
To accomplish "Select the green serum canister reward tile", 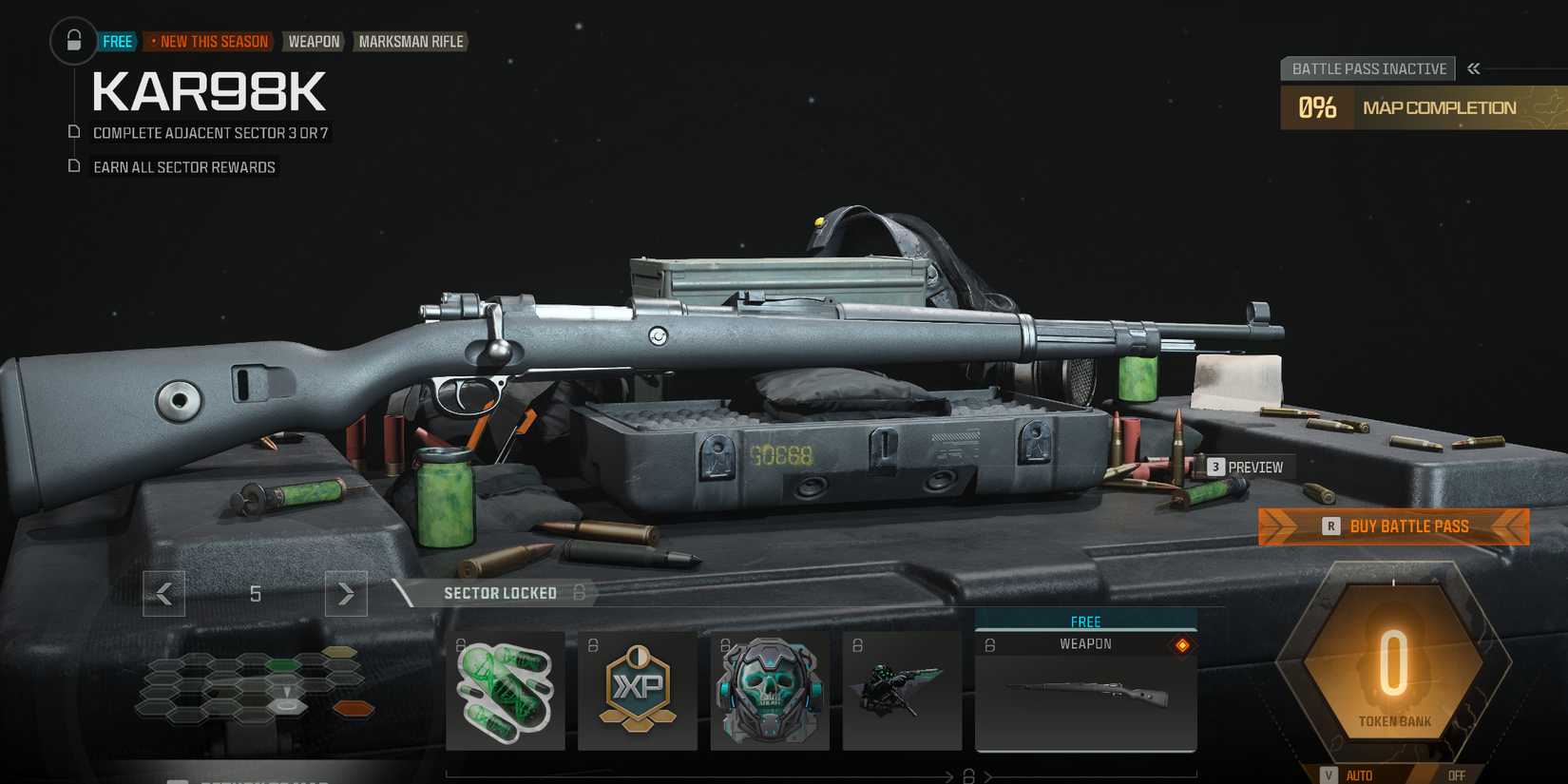I will click(505, 690).
